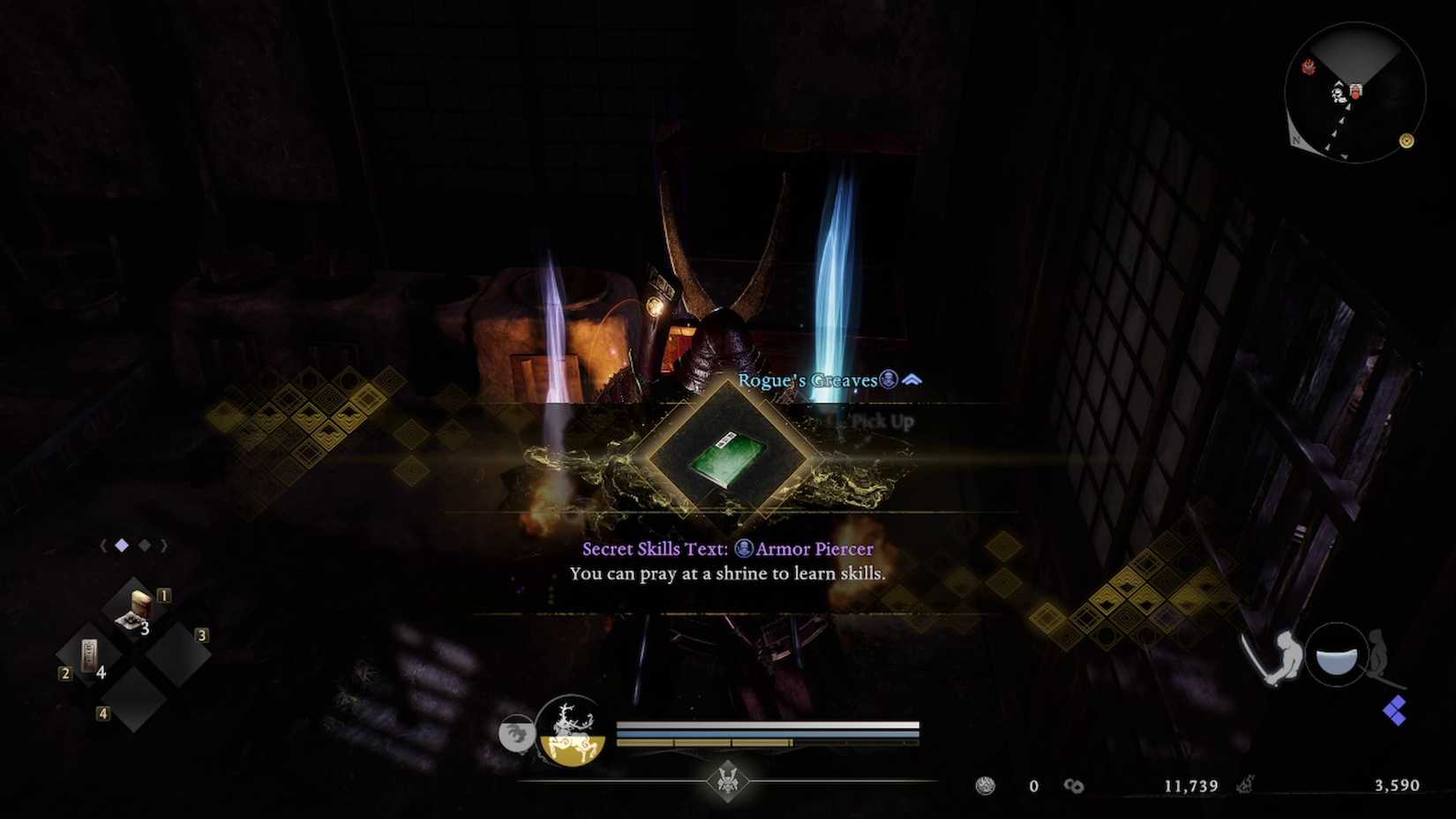1456x819 pixels.
Task: Select the highlighted blue diamond page indicator
Action: [121, 545]
